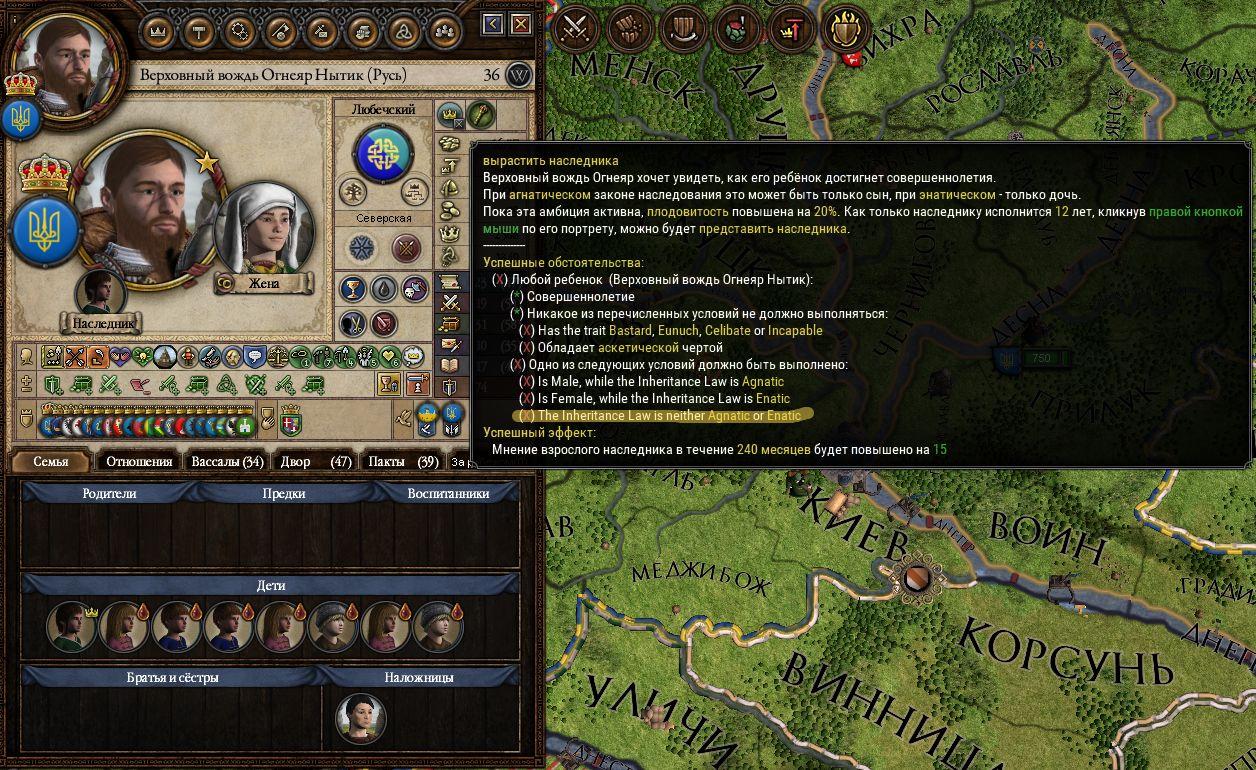Switch to the Отношения tab

tap(140, 461)
